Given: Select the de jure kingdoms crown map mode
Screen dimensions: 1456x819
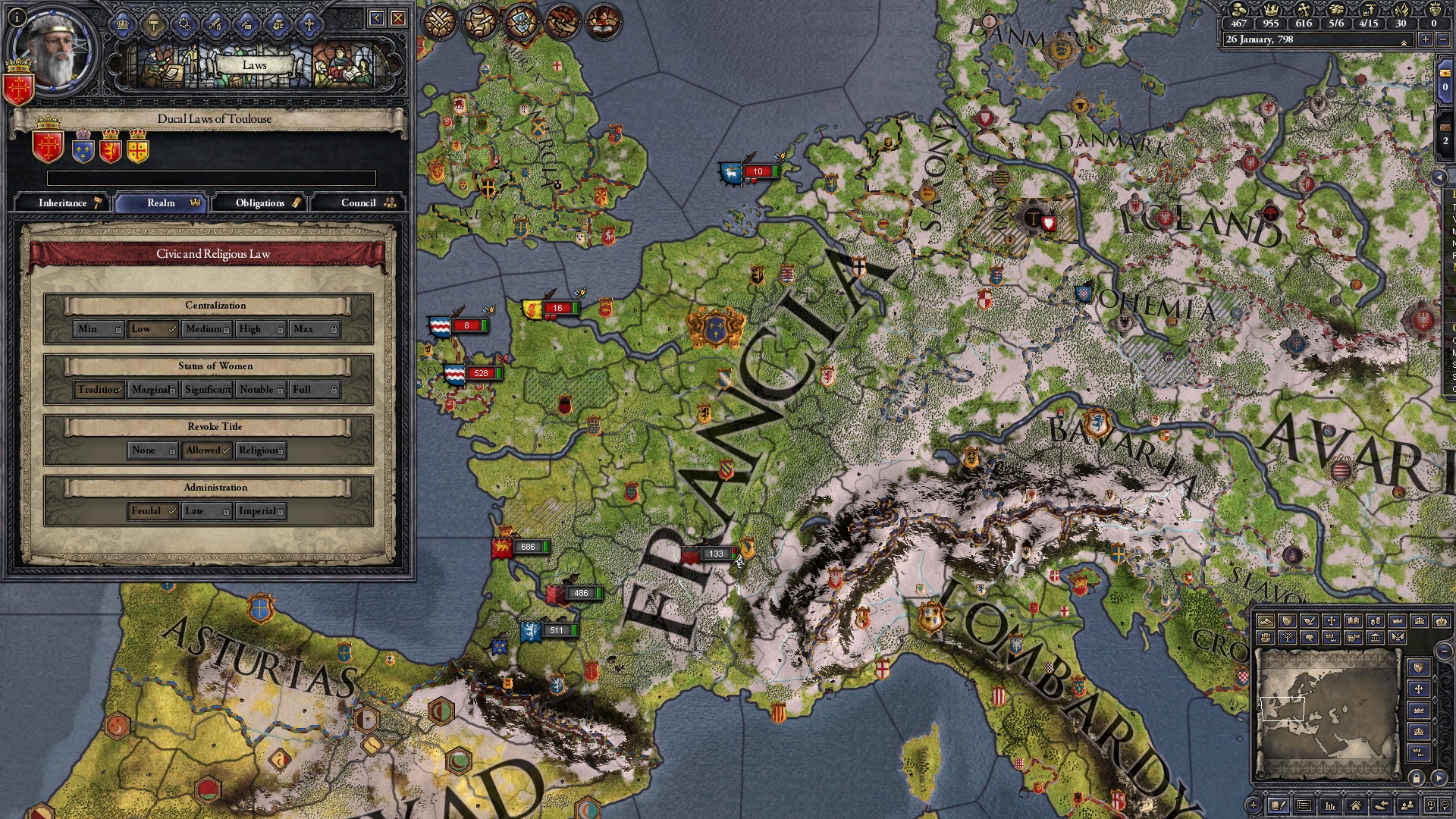Looking at the screenshot, I should [x=1418, y=622].
